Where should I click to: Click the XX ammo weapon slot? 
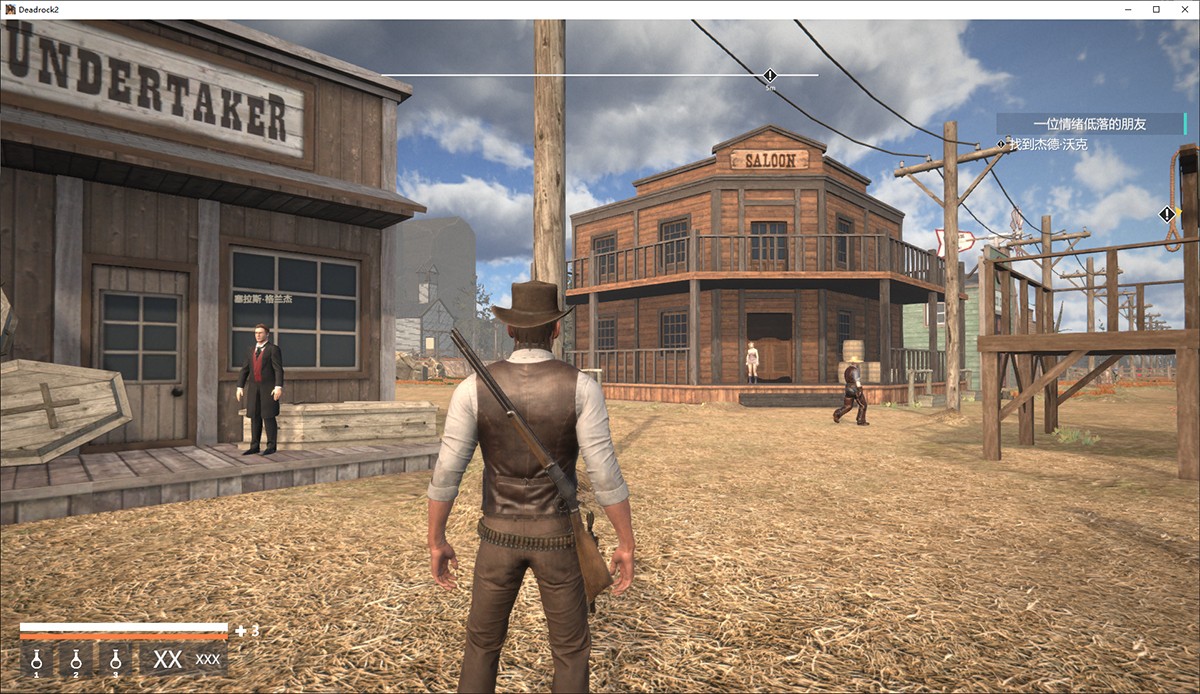pyautogui.click(x=184, y=660)
